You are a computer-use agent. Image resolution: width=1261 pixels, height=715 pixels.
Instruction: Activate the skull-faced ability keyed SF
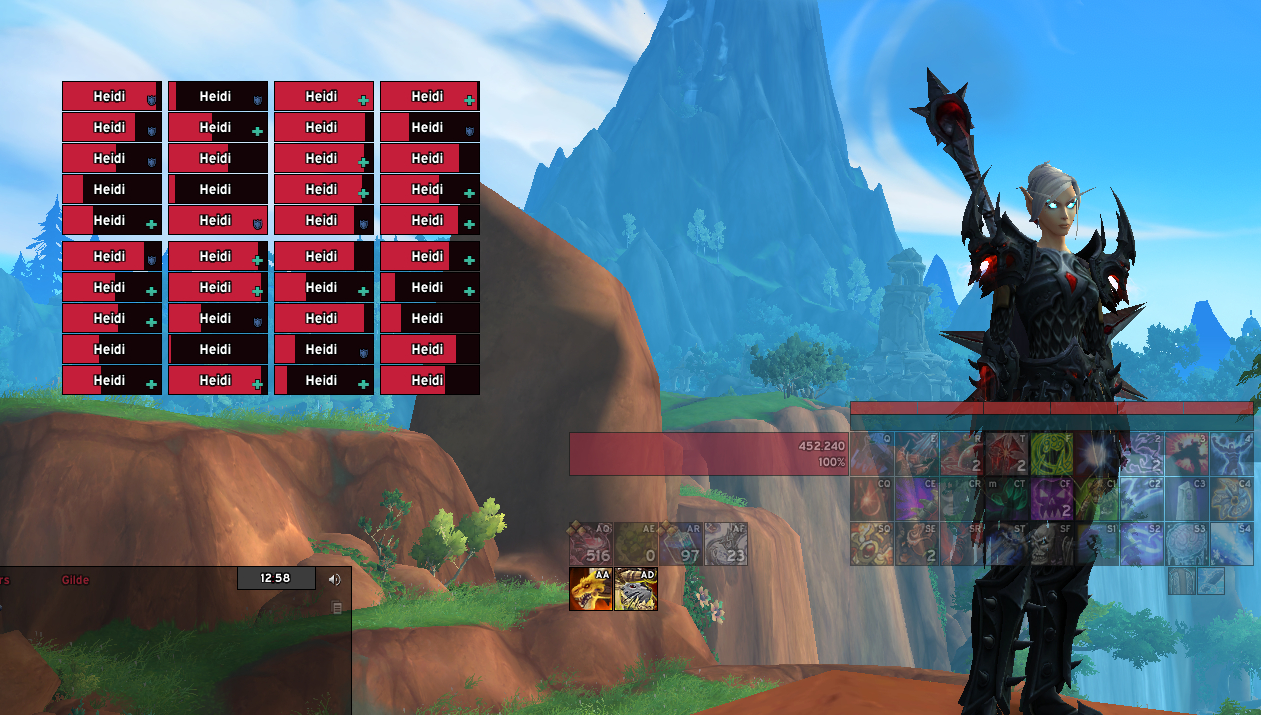click(x=1052, y=544)
